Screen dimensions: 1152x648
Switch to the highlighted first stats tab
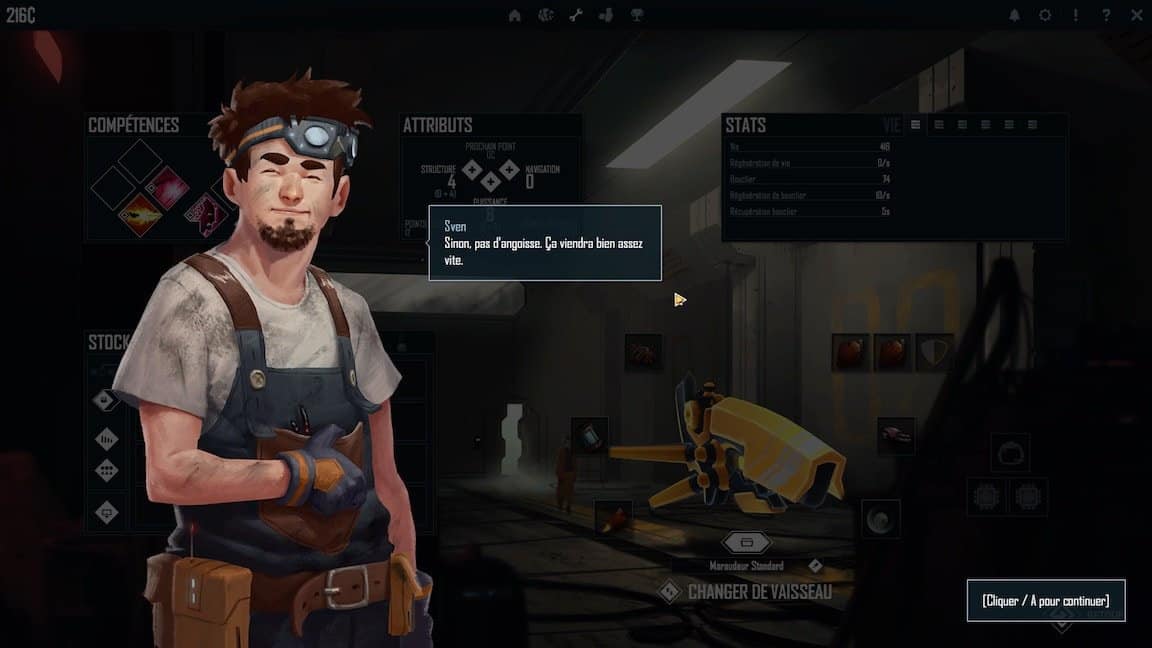click(x=915, y=125)
